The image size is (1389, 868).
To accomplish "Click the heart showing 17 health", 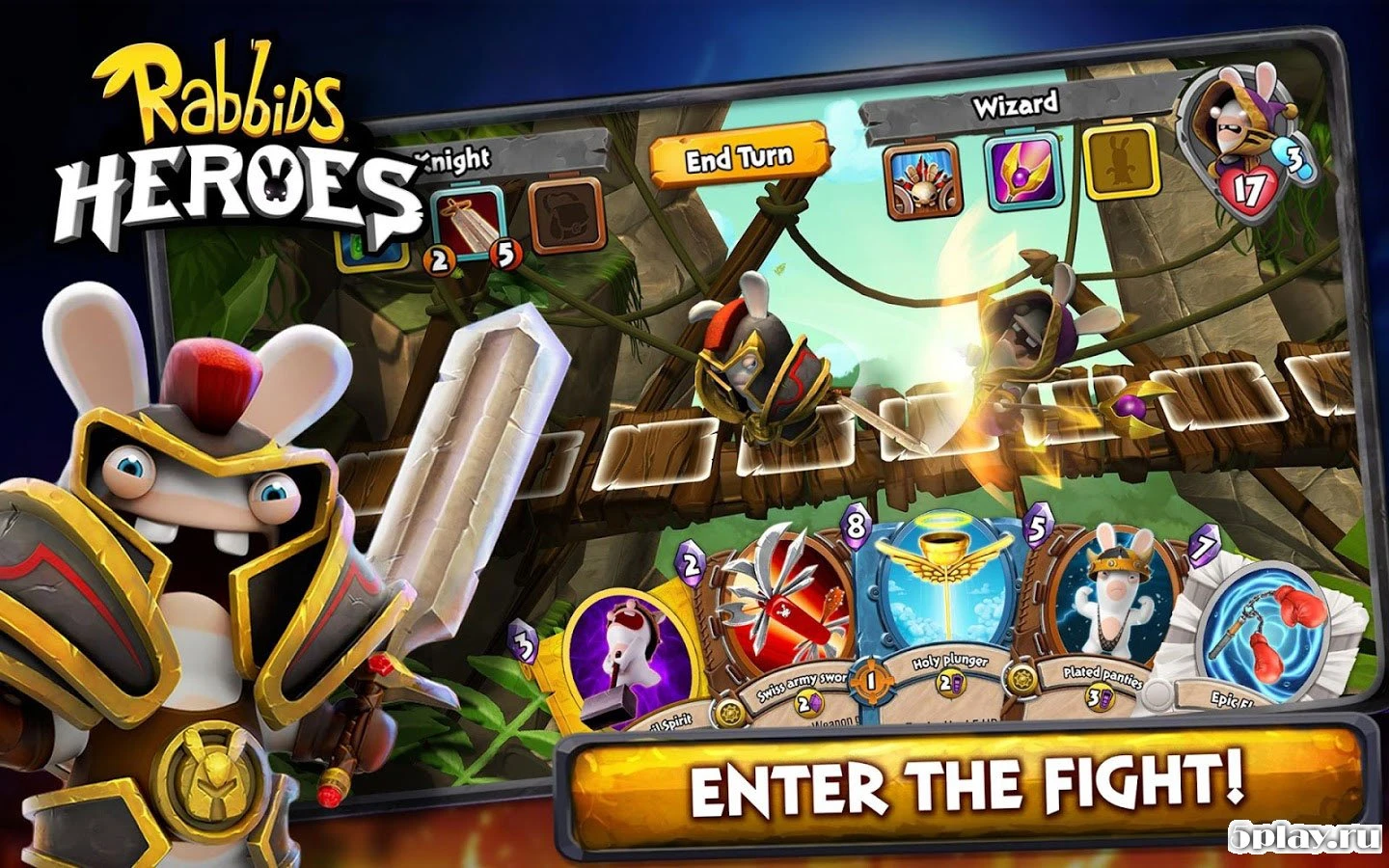I will 1247,190.
